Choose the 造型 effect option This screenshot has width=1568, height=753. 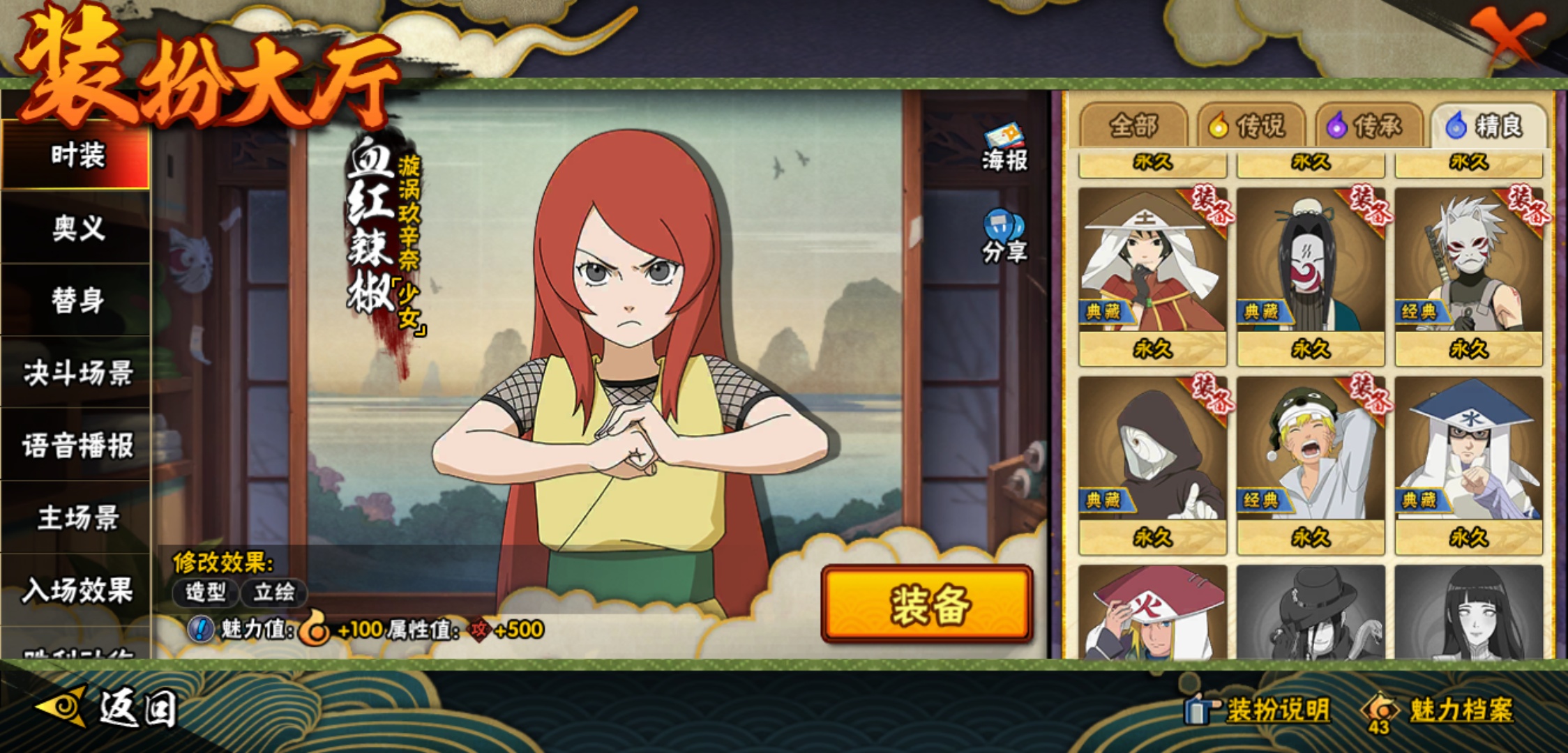205,593
